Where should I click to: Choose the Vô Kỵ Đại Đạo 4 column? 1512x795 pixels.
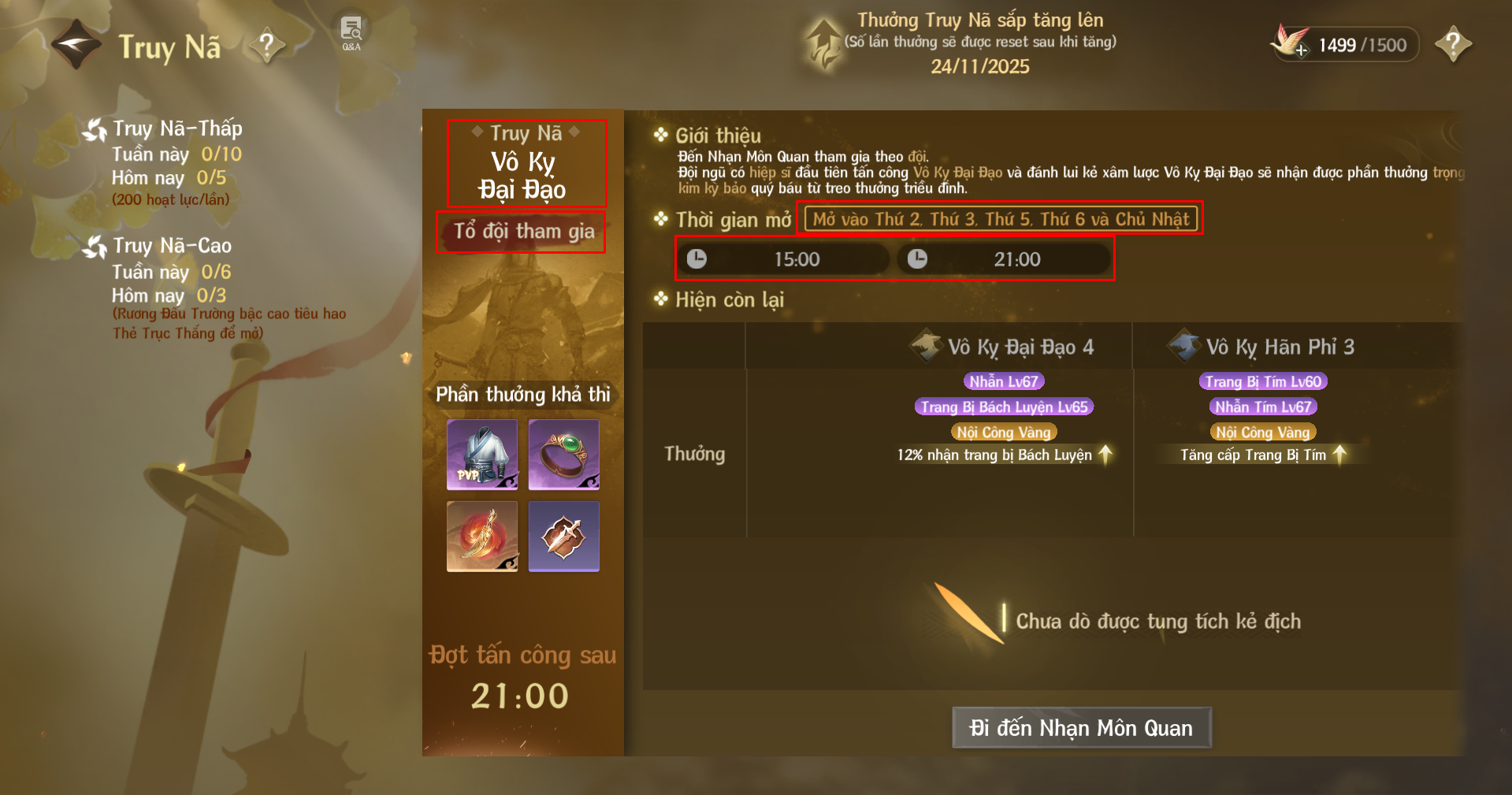(x=1020, y=347)
